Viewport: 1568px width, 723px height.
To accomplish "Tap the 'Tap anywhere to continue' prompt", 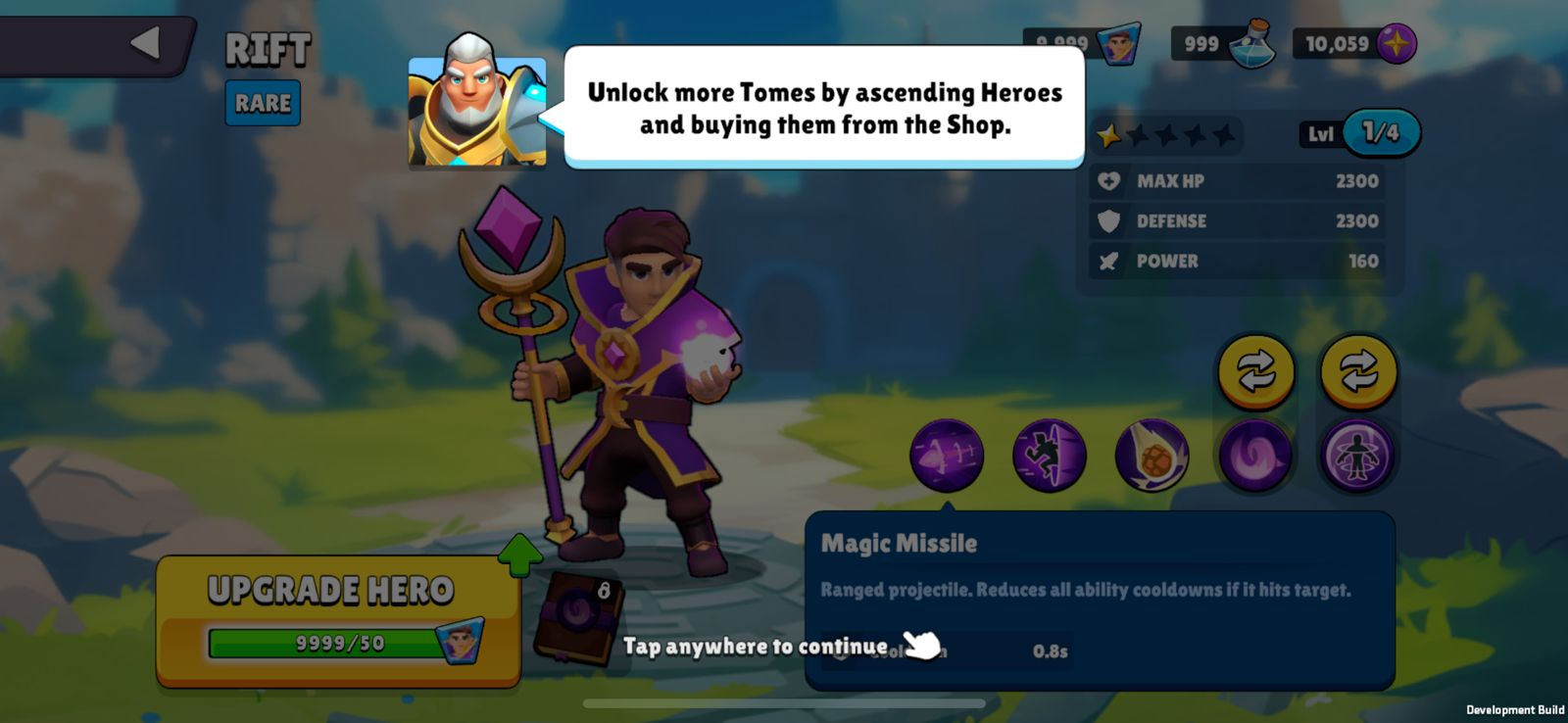I will 756,647.
